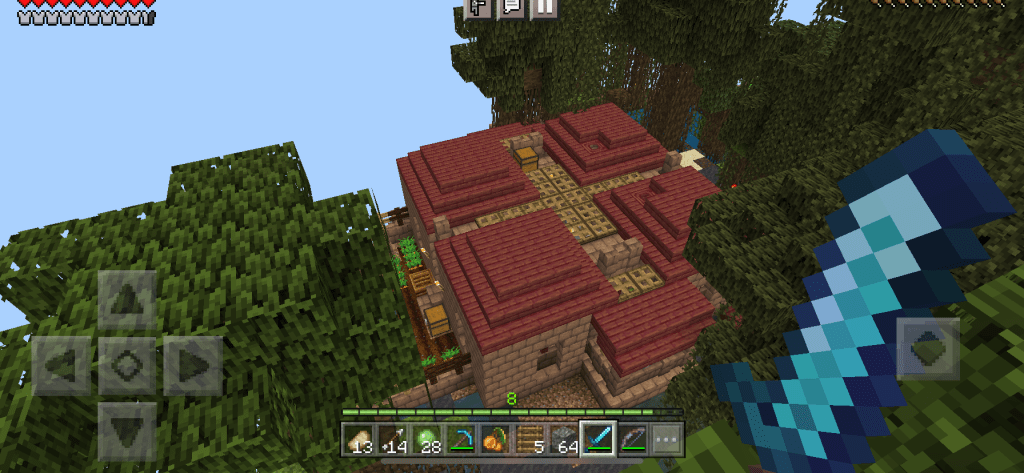This screenshot has width=1024, height=473.
Task: Tap the move left arrow
Action: [62, 365]
